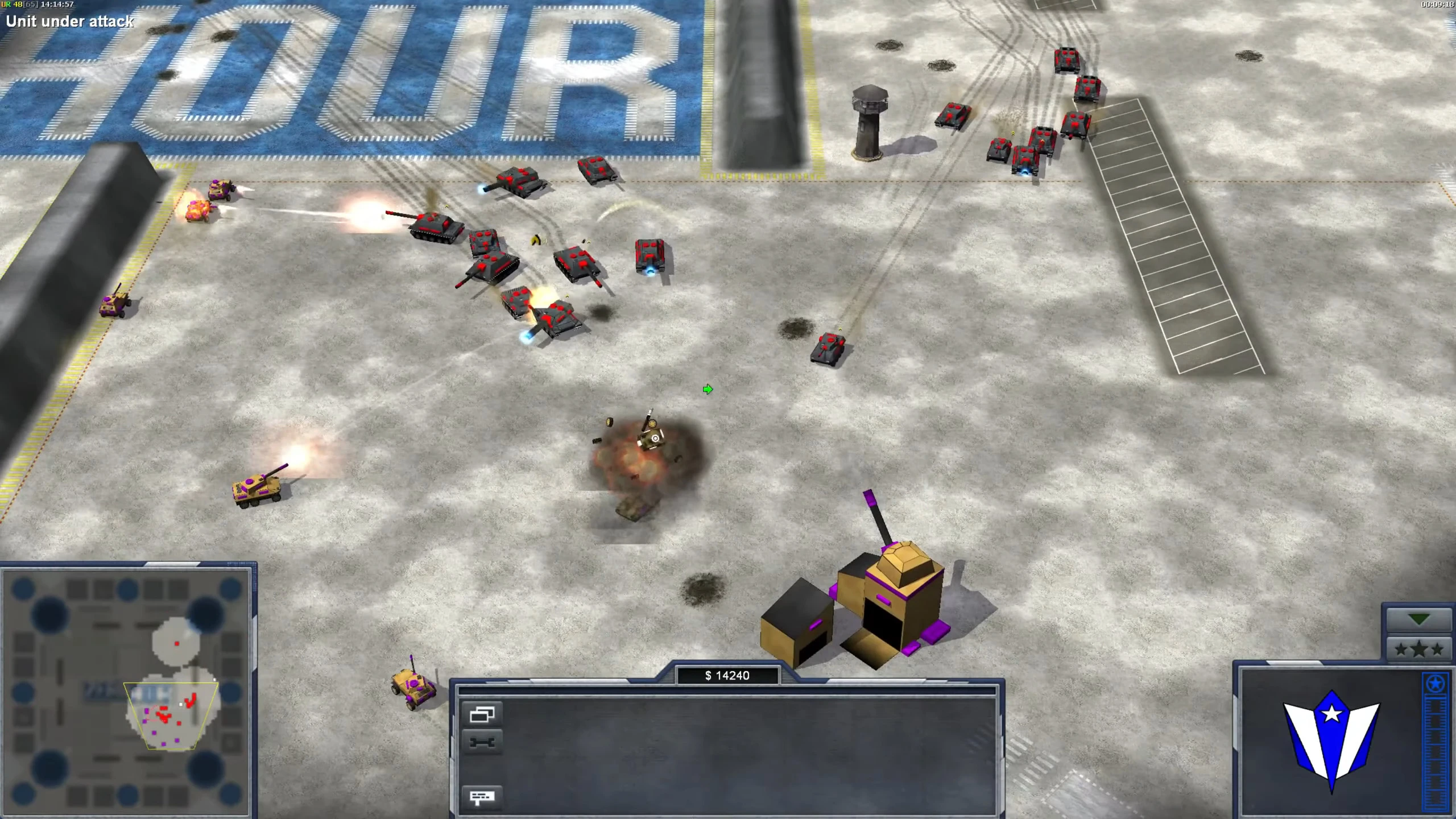The width and height of the screenshot is (1456, 819).
Task: Collapse the control bar with green arrow
Action: [x=1418, y=619]
